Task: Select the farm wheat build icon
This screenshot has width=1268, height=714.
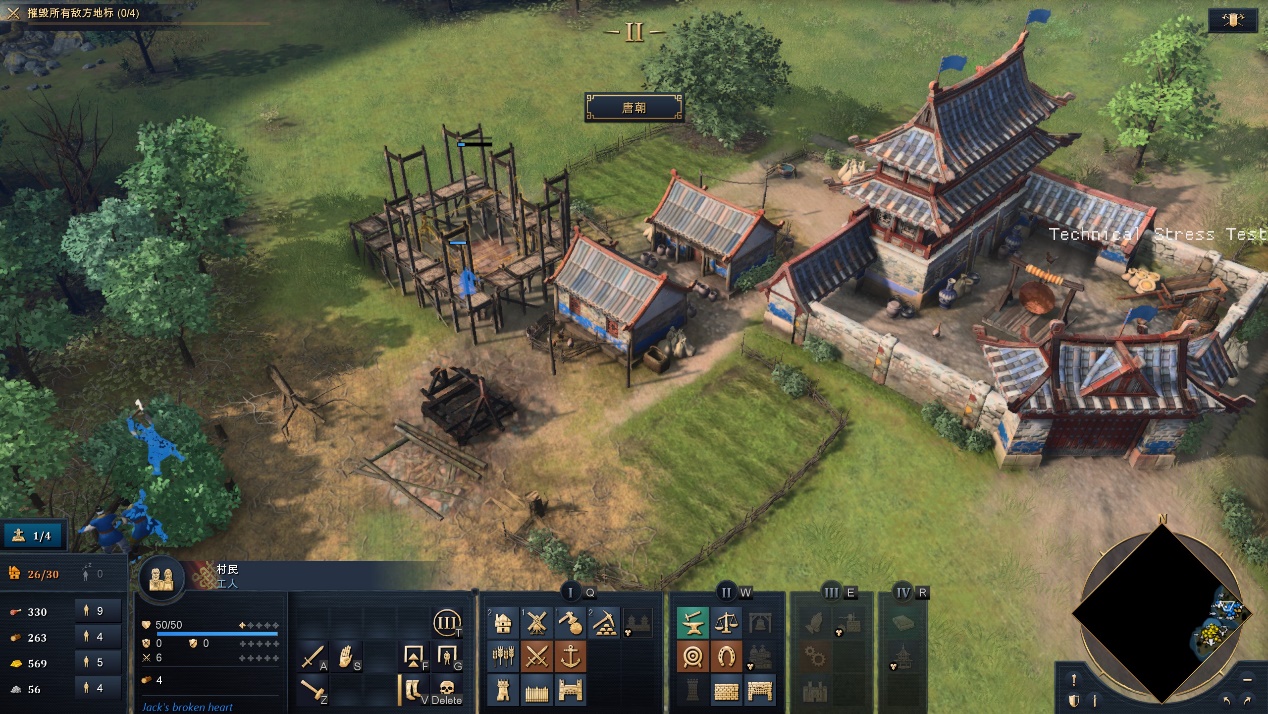Action: [504, 657]
